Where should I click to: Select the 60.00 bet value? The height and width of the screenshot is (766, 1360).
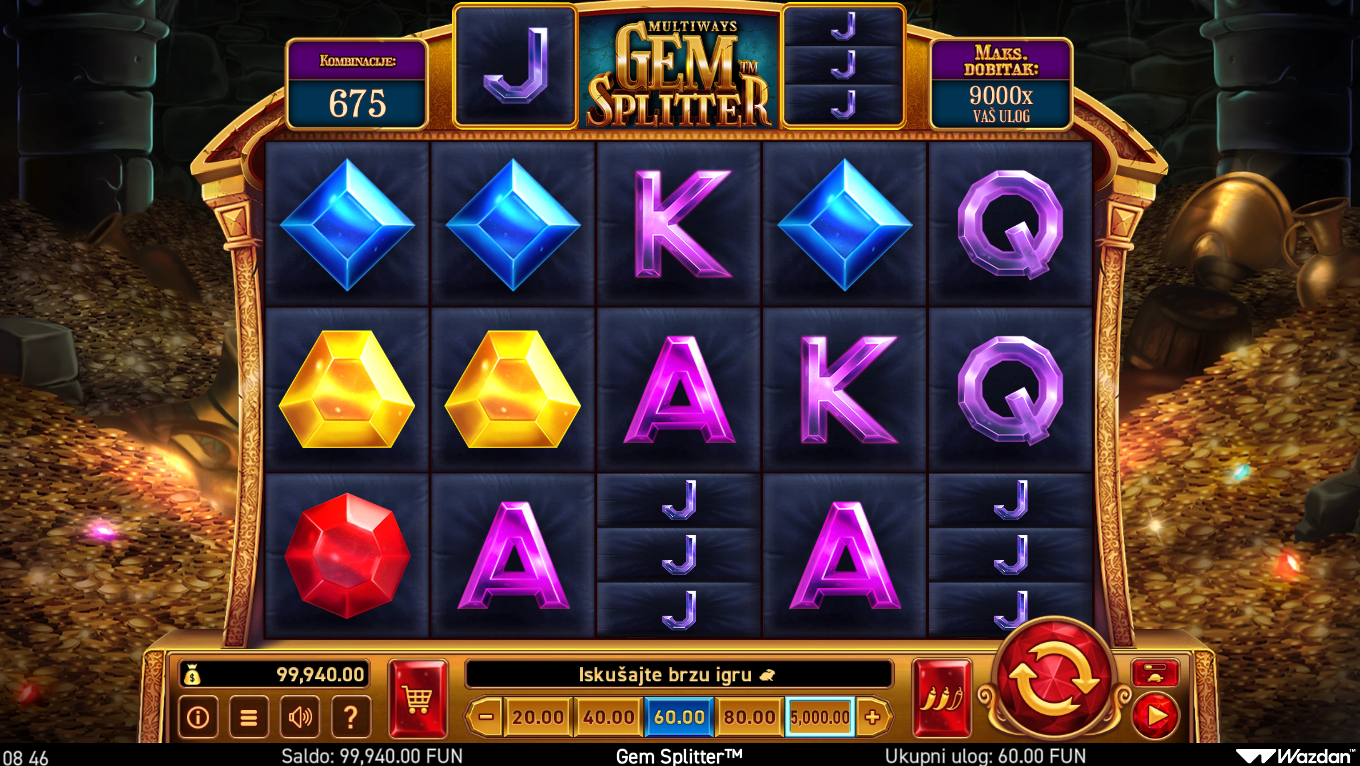tap(679, 716)
